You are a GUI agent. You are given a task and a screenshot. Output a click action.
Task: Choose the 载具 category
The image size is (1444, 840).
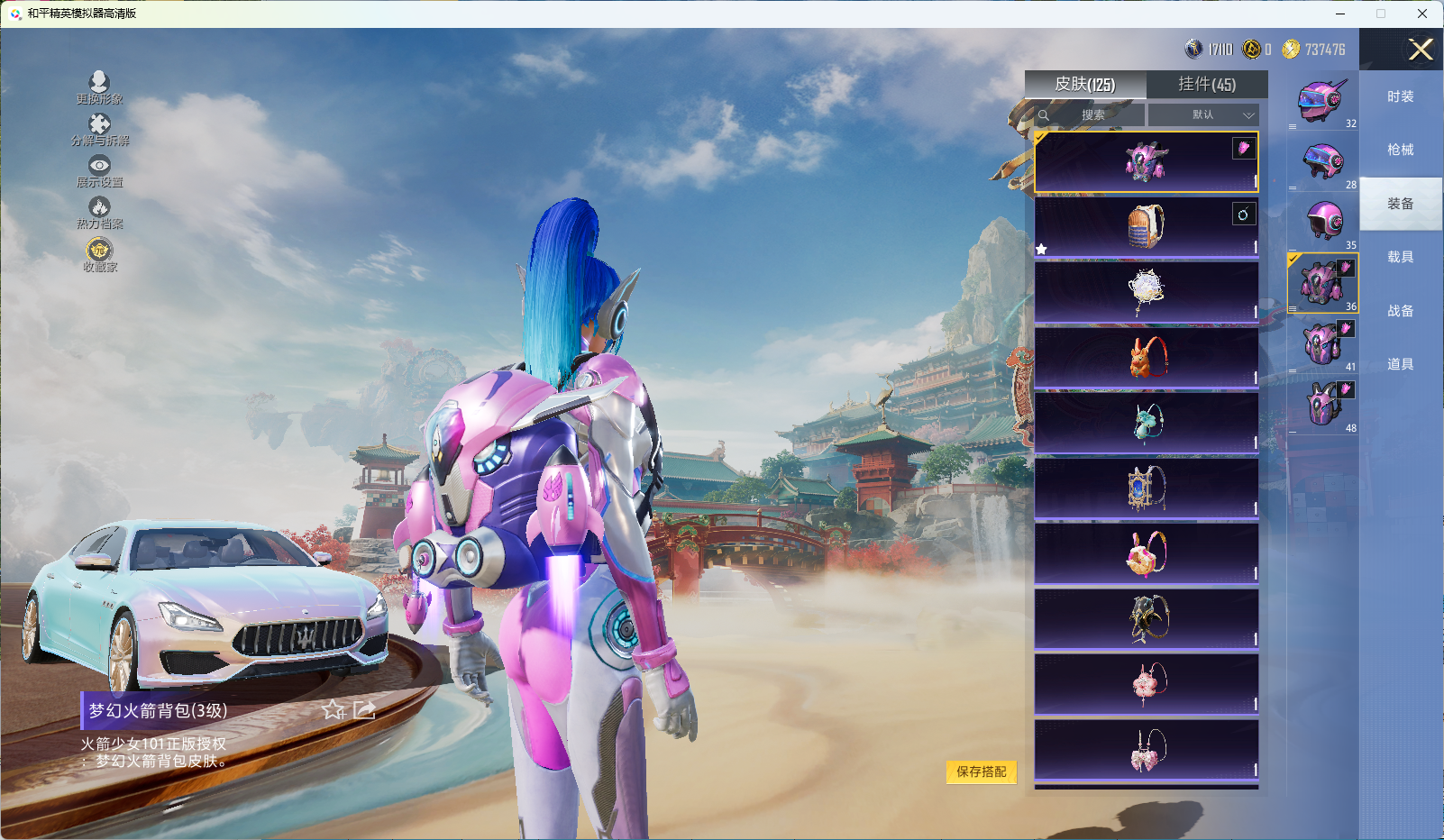pos(1400,258)
